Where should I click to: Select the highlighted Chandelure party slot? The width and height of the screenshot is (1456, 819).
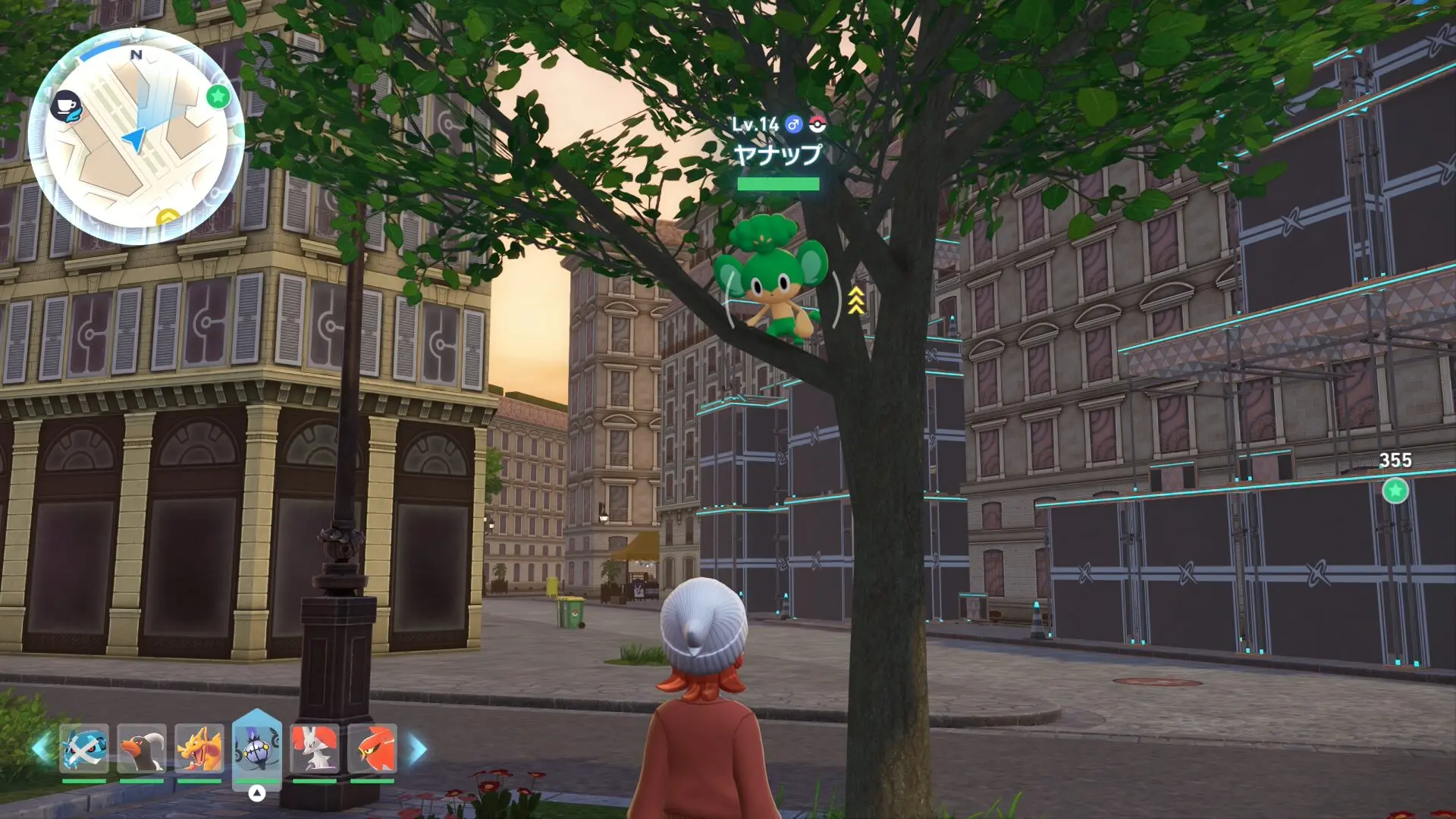257,748
